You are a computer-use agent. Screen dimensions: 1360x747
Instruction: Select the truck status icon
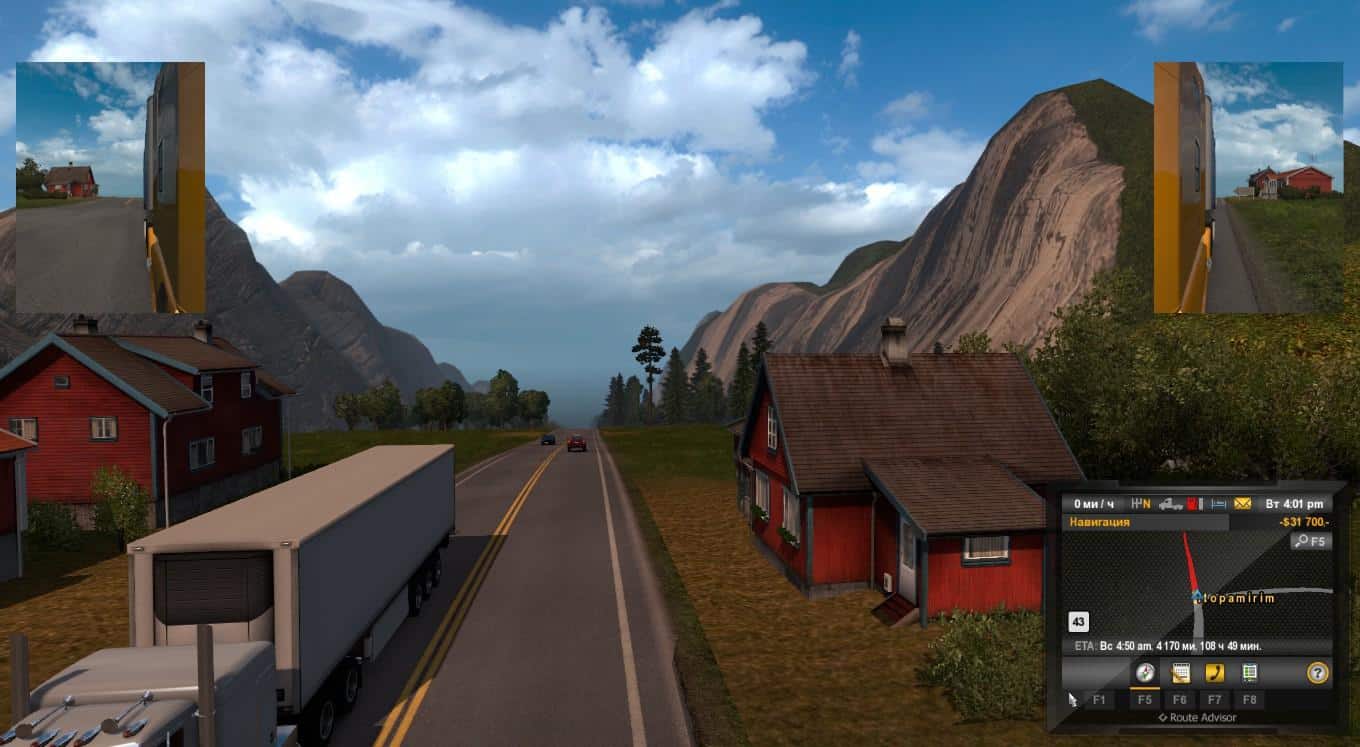pos(1171,504)
